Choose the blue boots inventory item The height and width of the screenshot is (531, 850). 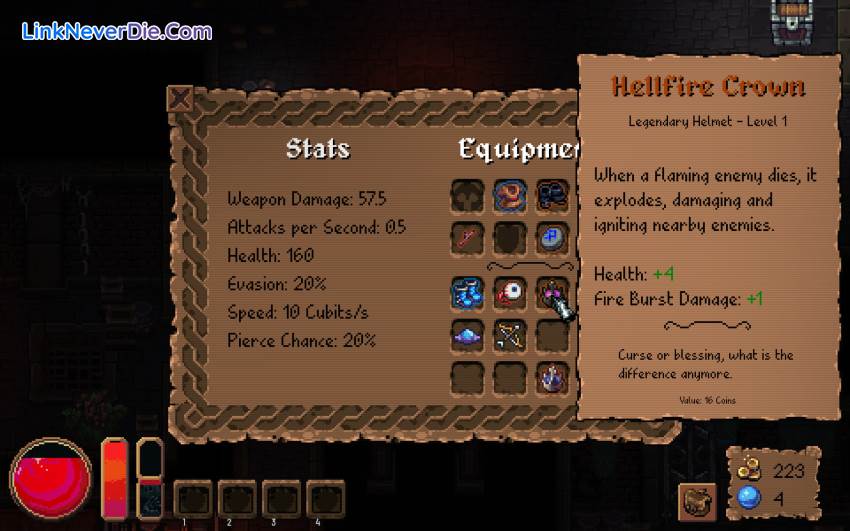tap(467, 292)
